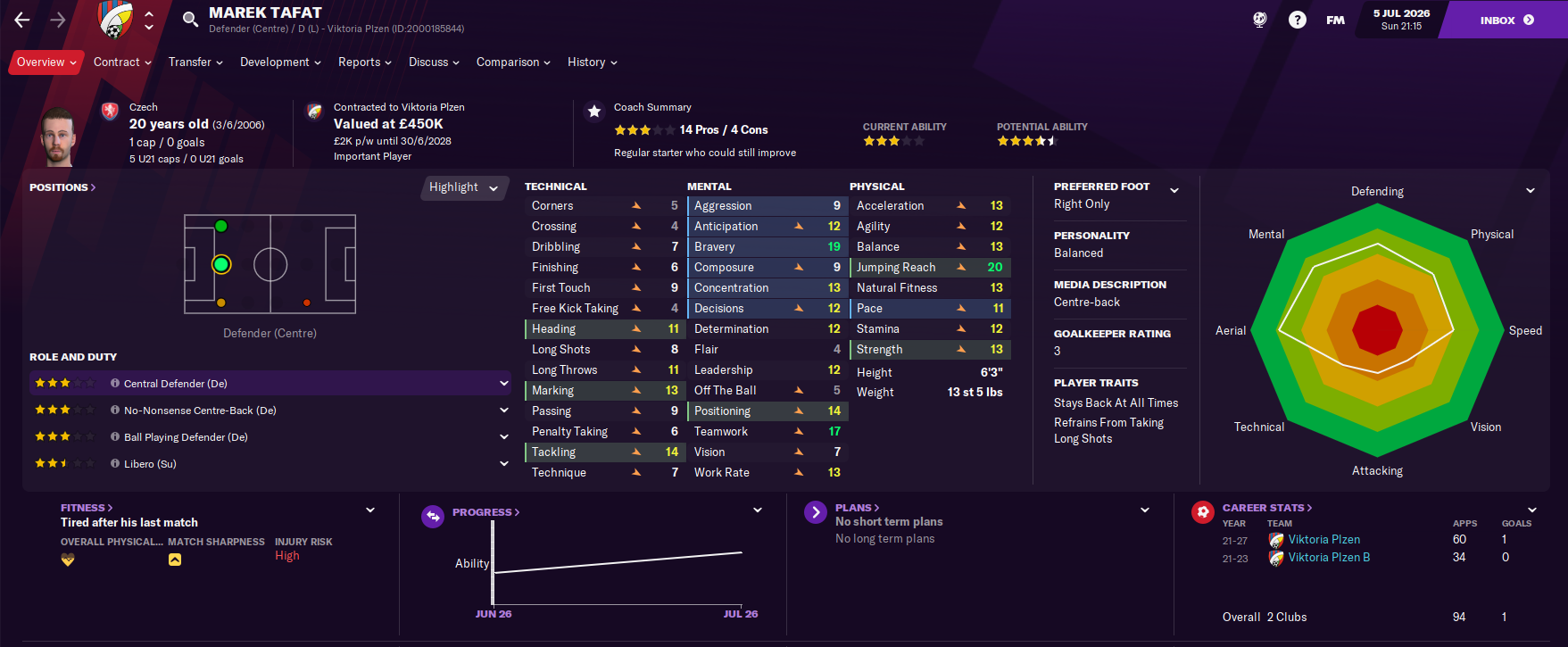Open the Career Stats section
1568x647 pixels.
1266,508
